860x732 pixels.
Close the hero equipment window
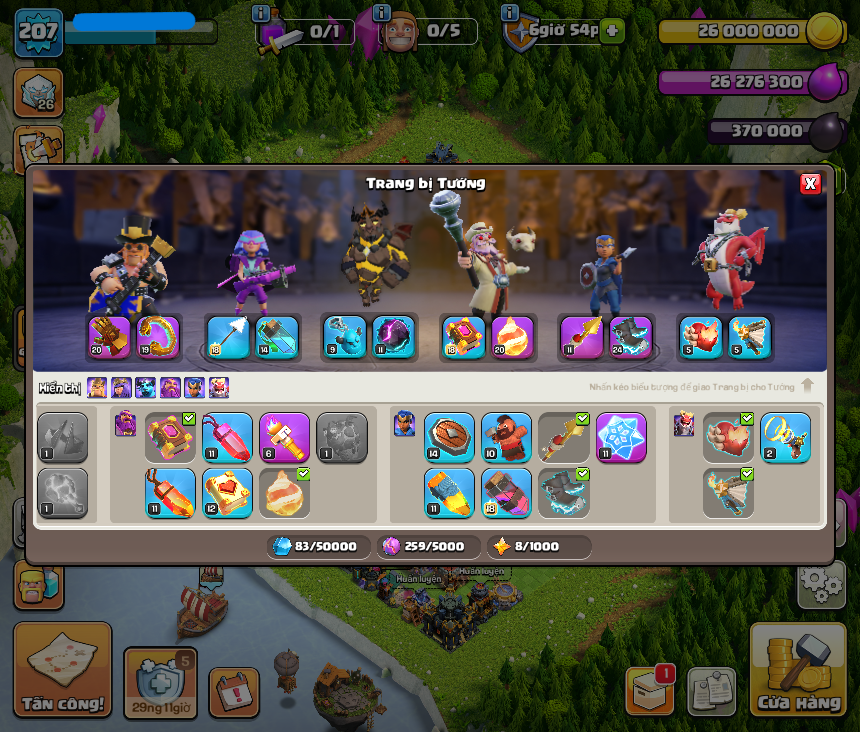810,183
